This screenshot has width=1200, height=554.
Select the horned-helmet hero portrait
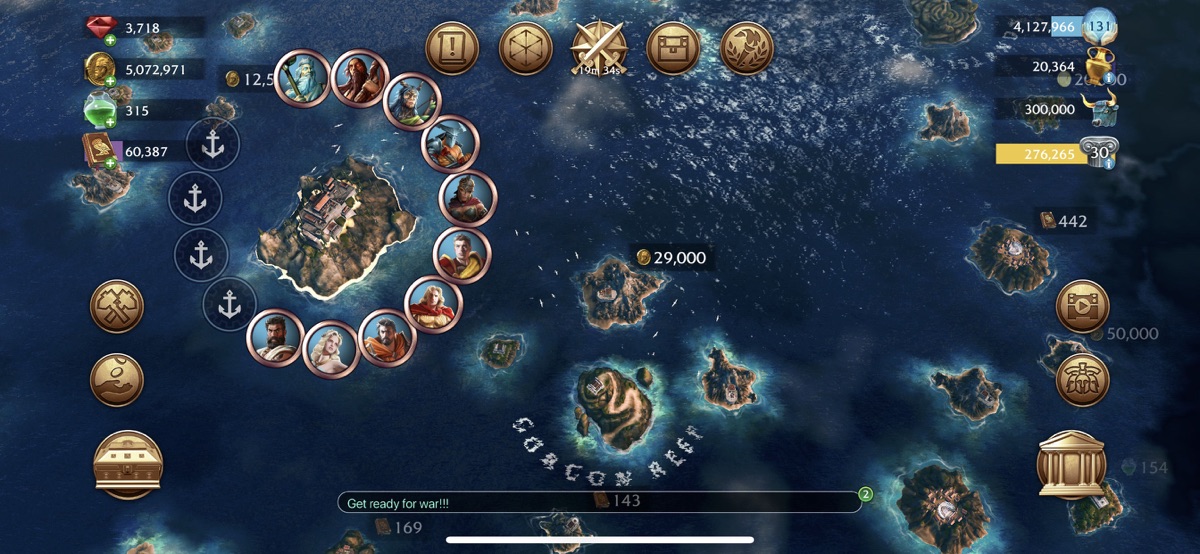(x=412, y=102)
